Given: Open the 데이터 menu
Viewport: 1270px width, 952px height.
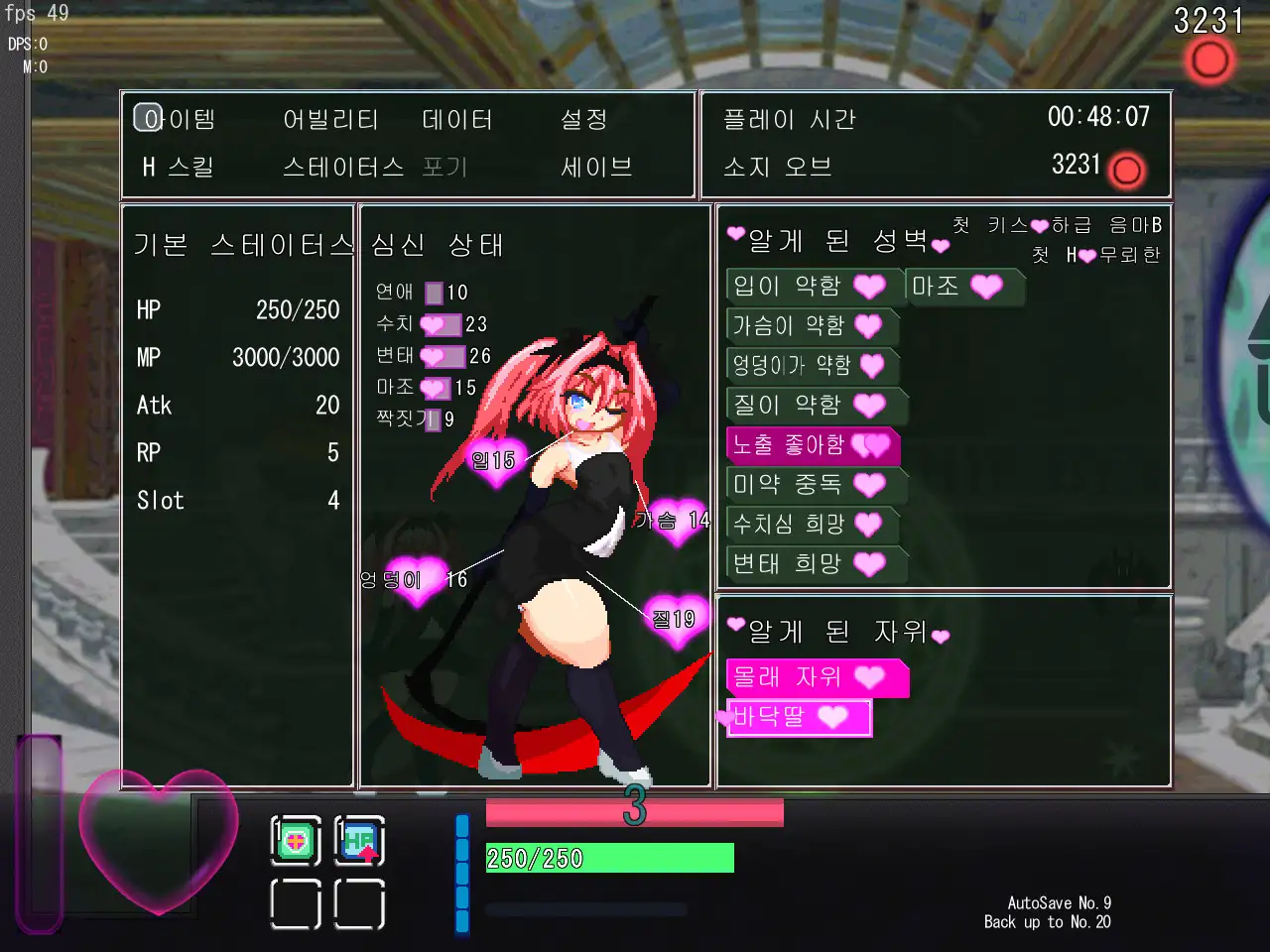Looking at the screenshot, I should coord(457,120).
